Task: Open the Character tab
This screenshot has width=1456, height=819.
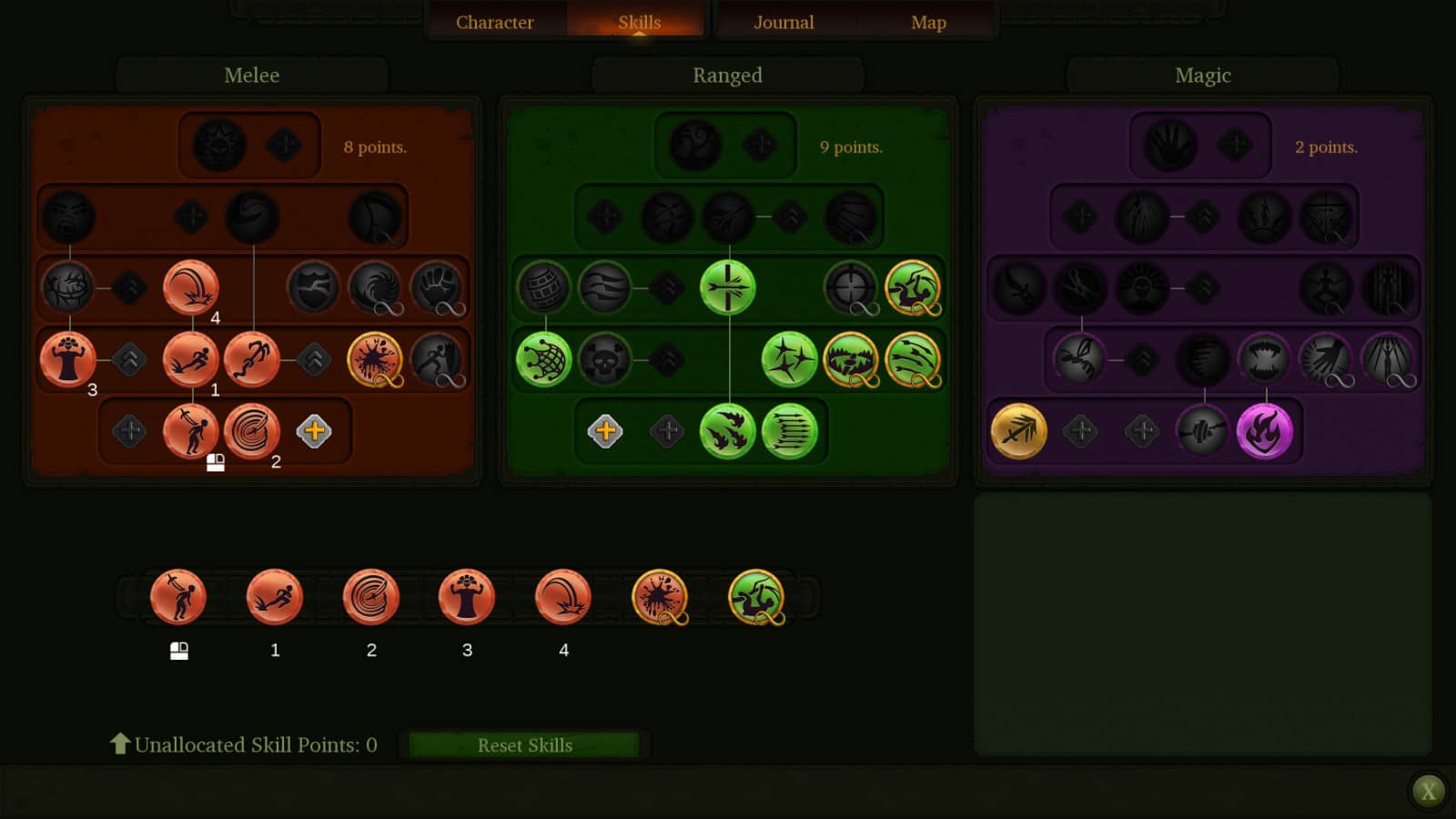Action: [494, 22]
